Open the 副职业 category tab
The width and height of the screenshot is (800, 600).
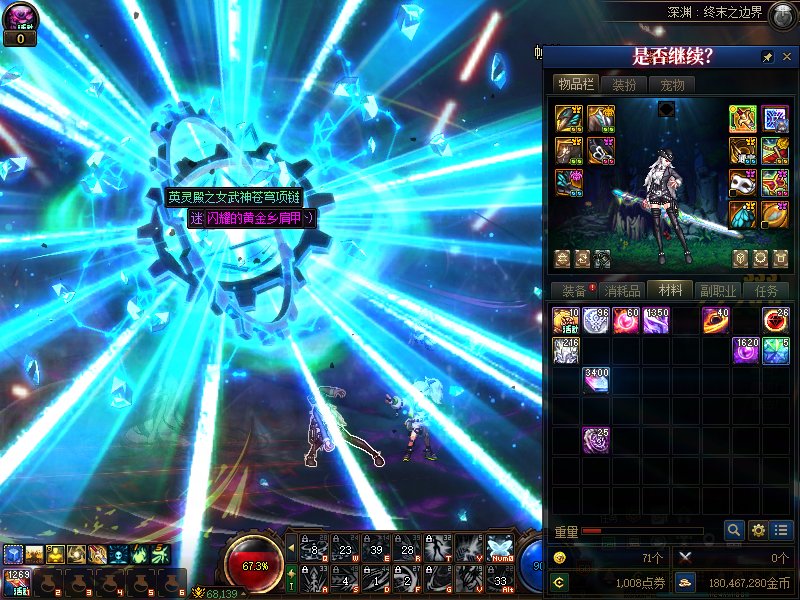pyautogui.click(x=718, y=291)
